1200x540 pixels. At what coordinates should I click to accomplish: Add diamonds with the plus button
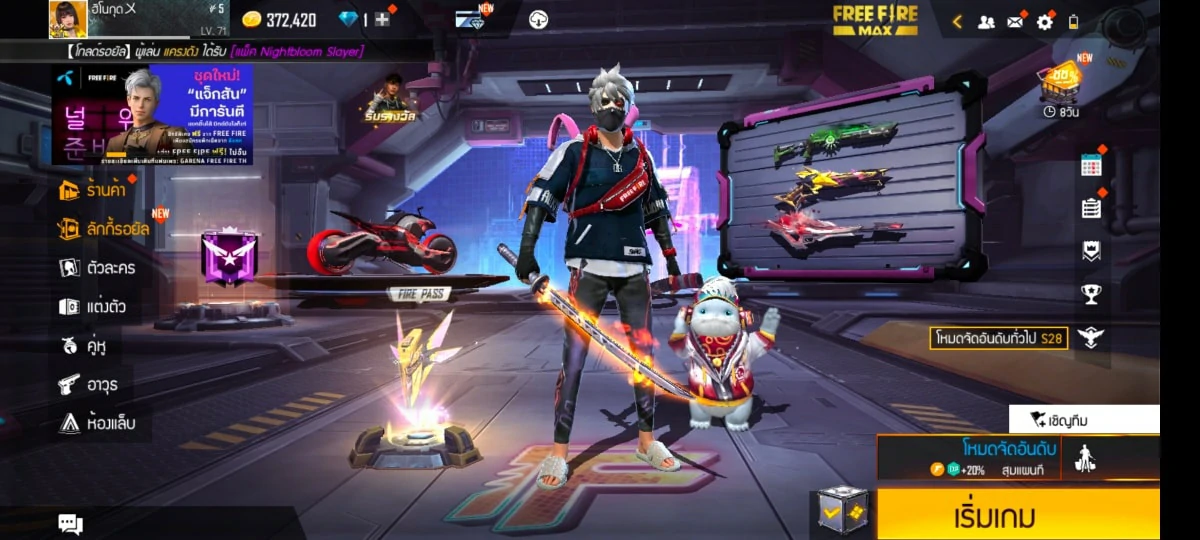coord(382,20)
